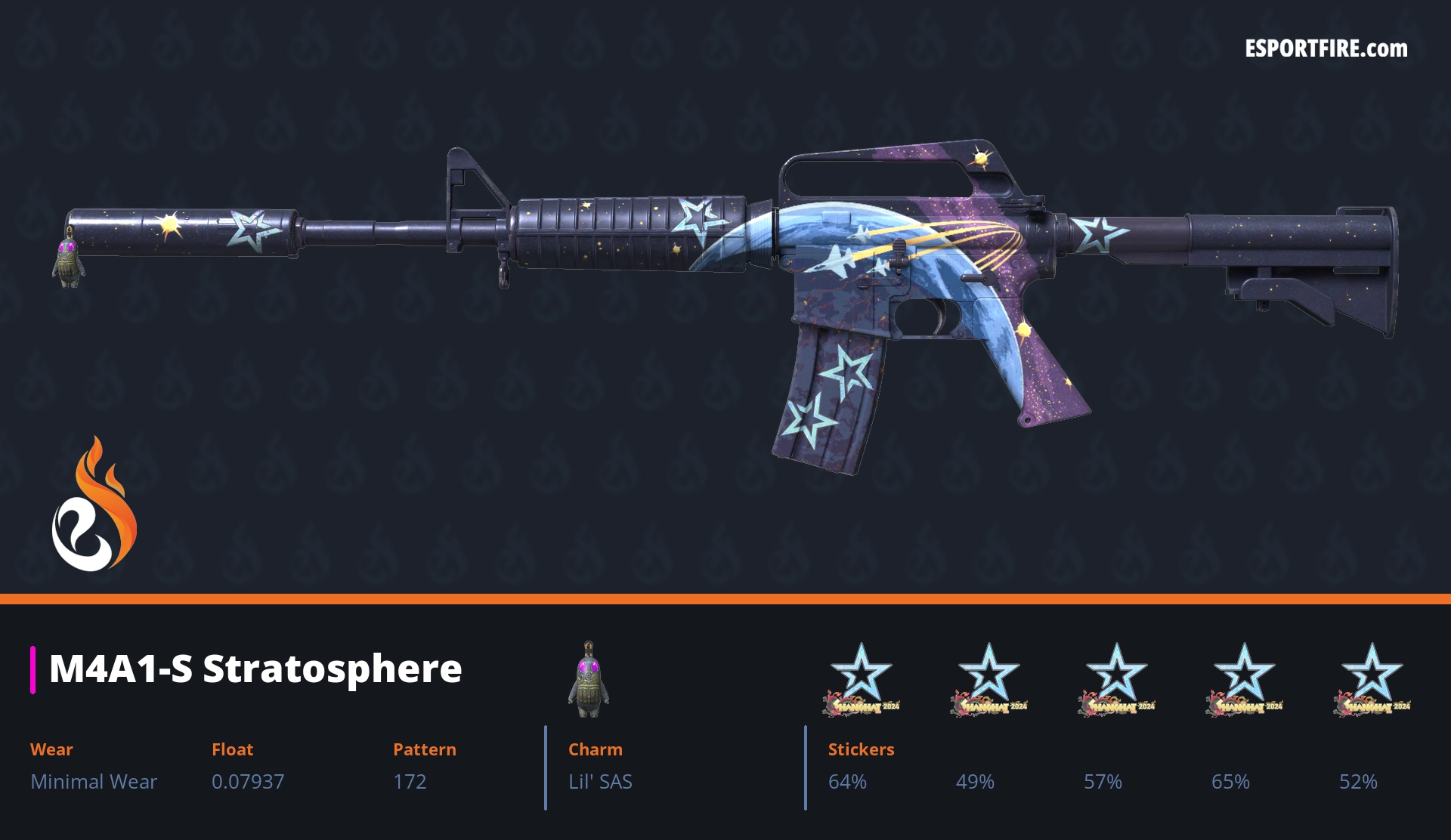Choose the sticker with 49% wear
1451x840 pixels.
[x=988, y=680]
